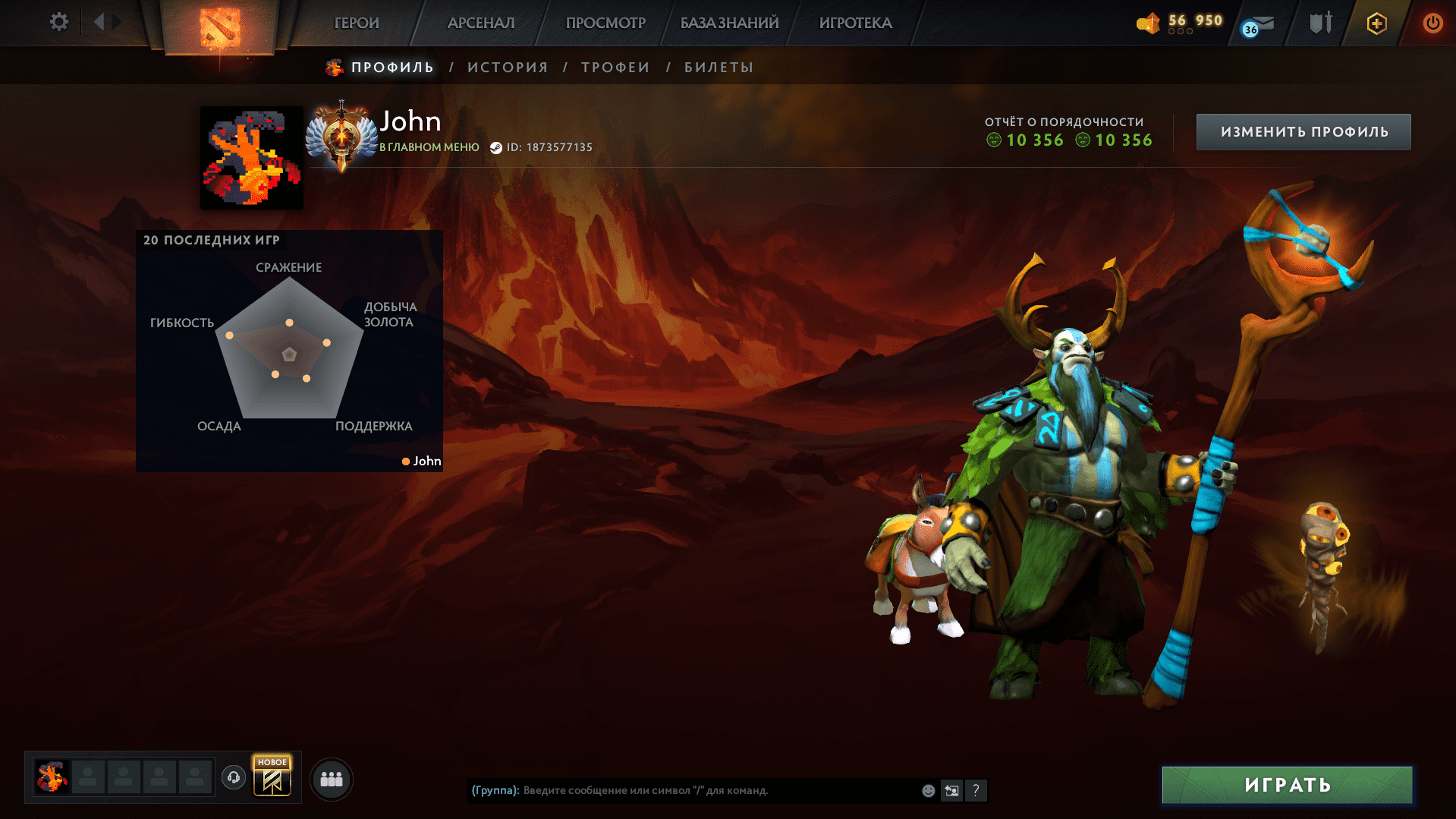This screenshot has width=1456, height=819.
Task: Switch to the БИЛЕТЫ tab
Action: [x=716, y=67]
